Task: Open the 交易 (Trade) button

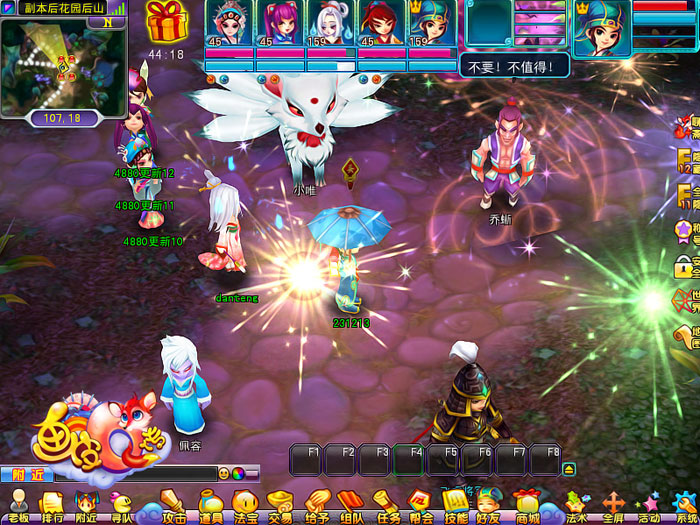Action: 281,505
